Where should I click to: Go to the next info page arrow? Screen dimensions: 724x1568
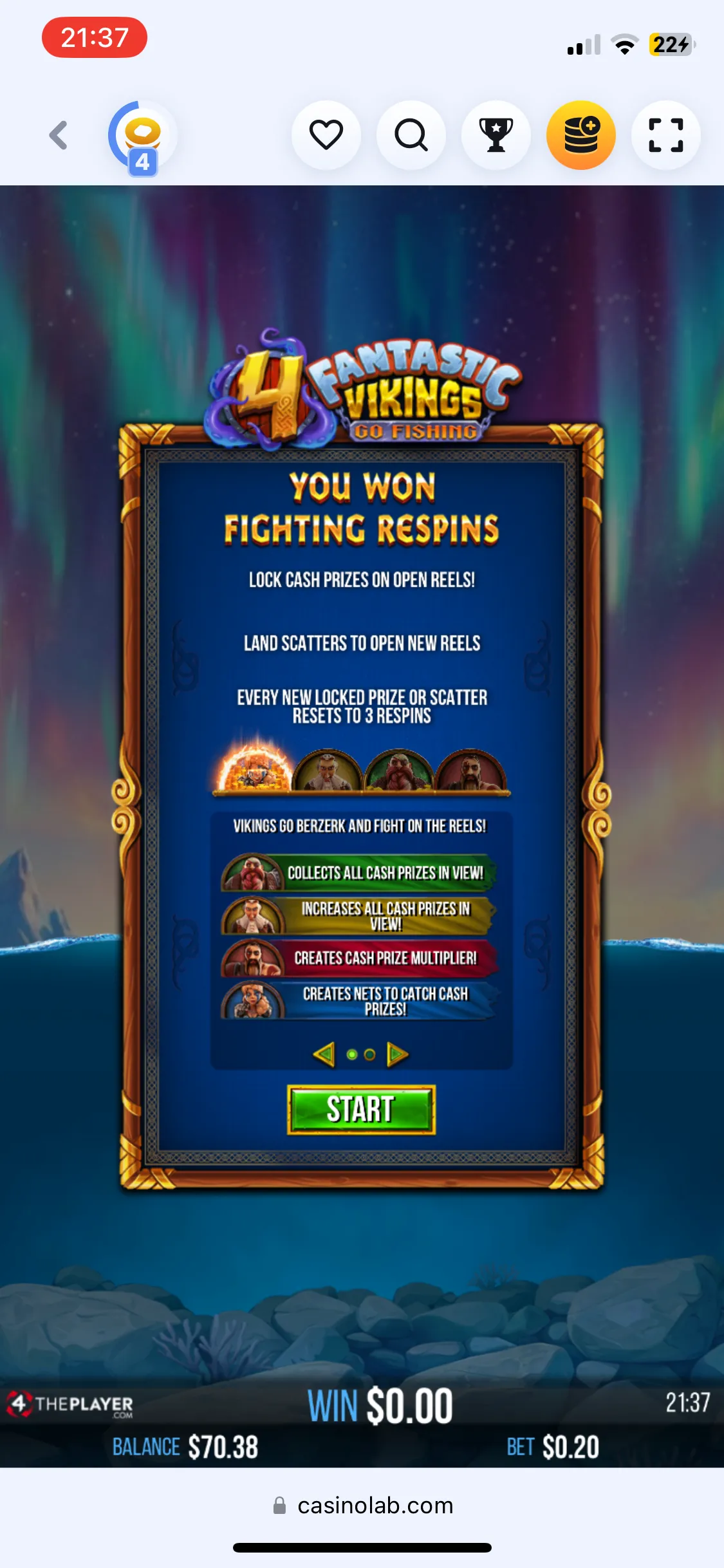(x=397, y=1054)
